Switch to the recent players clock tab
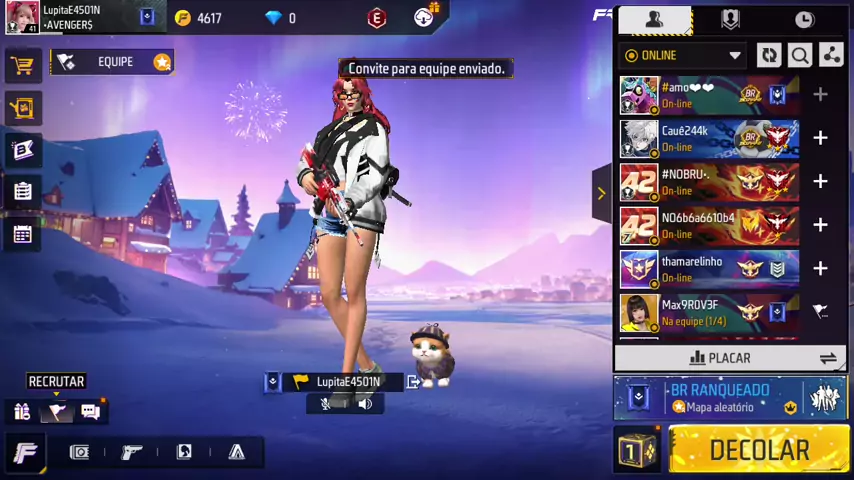854x480 pixels. (804, 19)
